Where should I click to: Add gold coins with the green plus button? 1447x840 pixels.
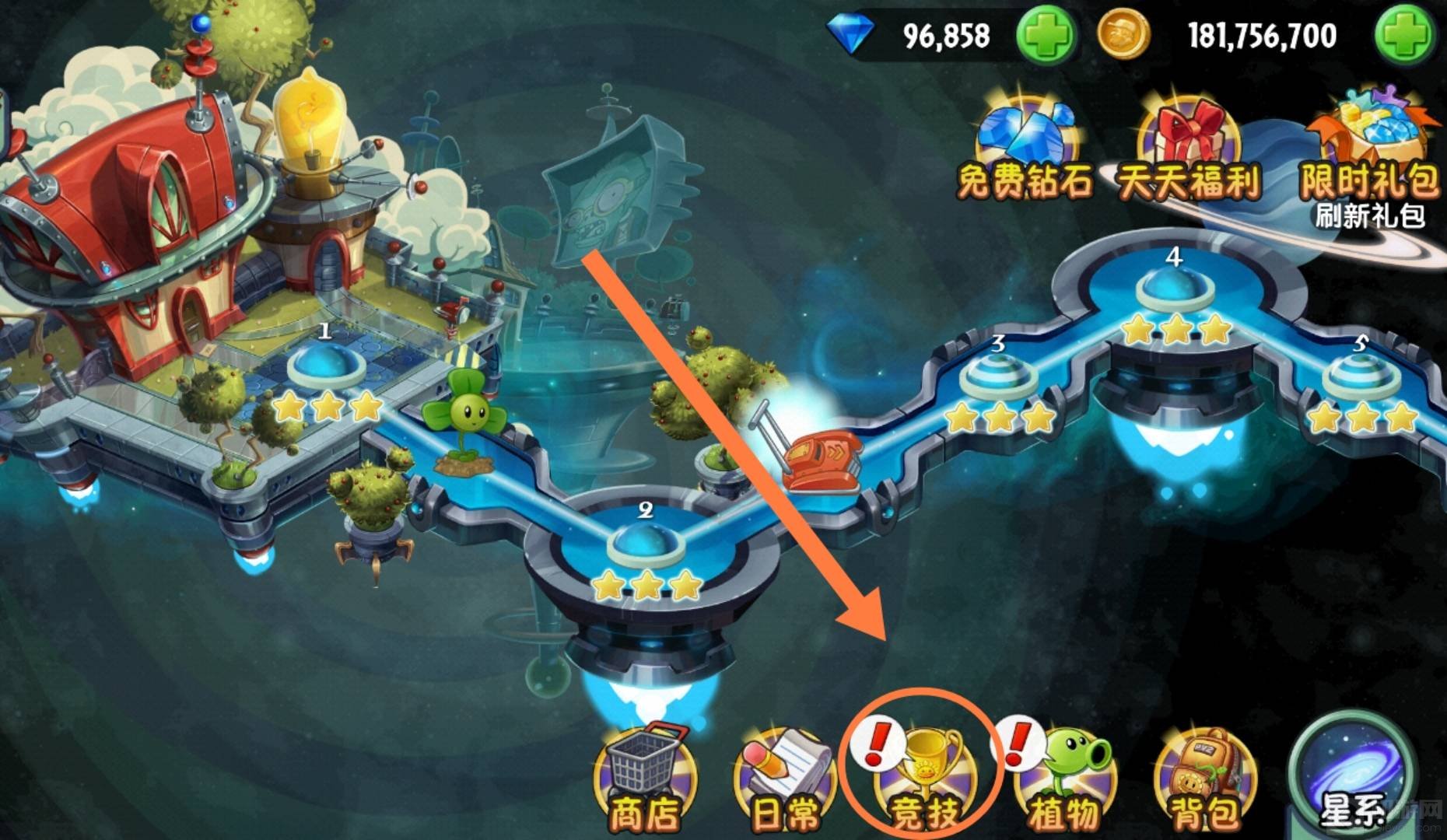pyautogui.click(x=1405, y=35)
